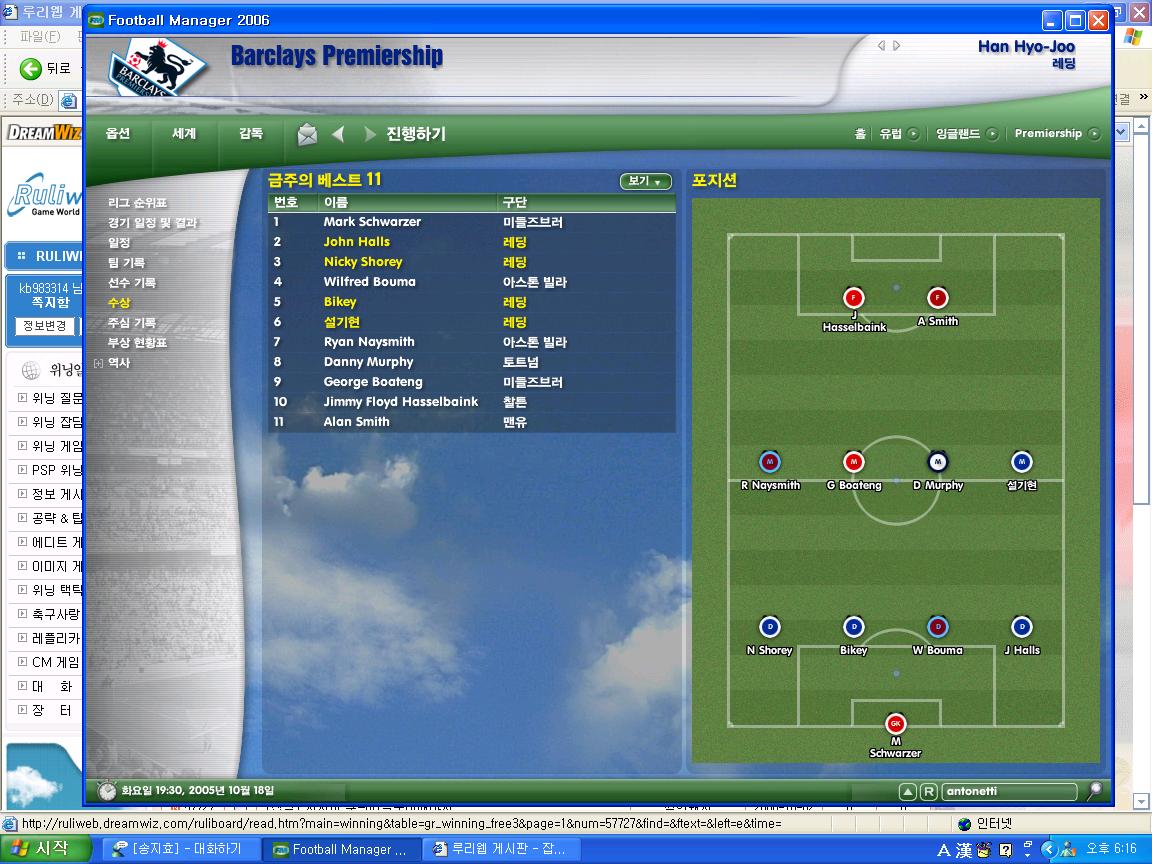Click the 설기현 player name row

(x=342, y=322)
